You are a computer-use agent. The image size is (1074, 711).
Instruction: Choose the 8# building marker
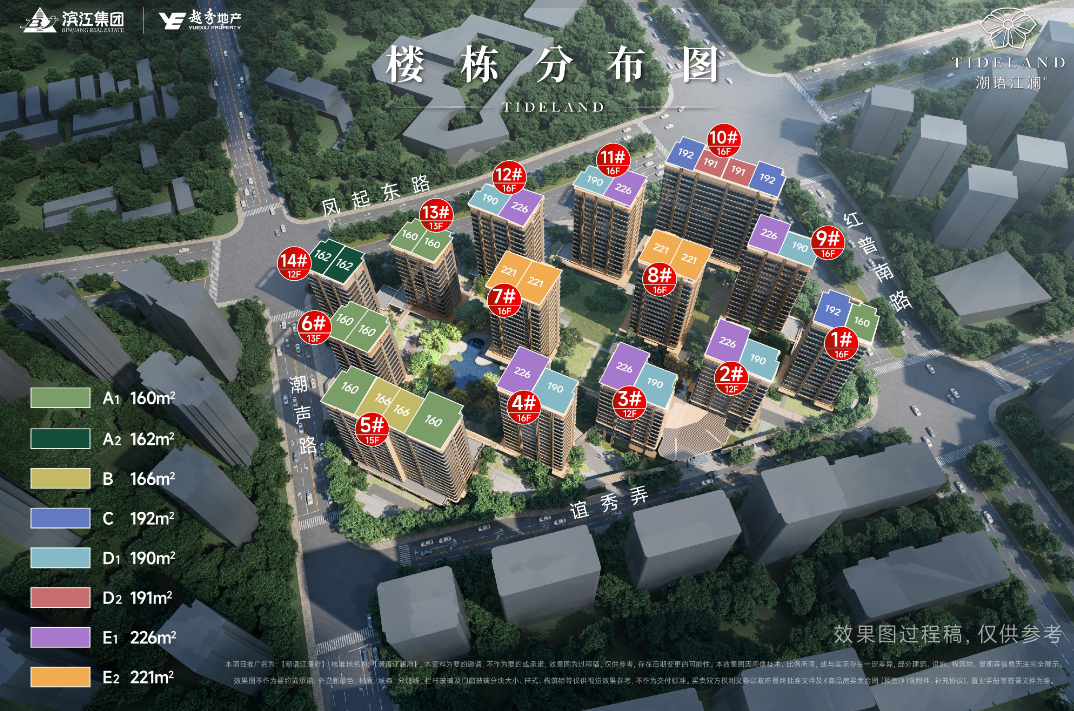click(657, 278)
